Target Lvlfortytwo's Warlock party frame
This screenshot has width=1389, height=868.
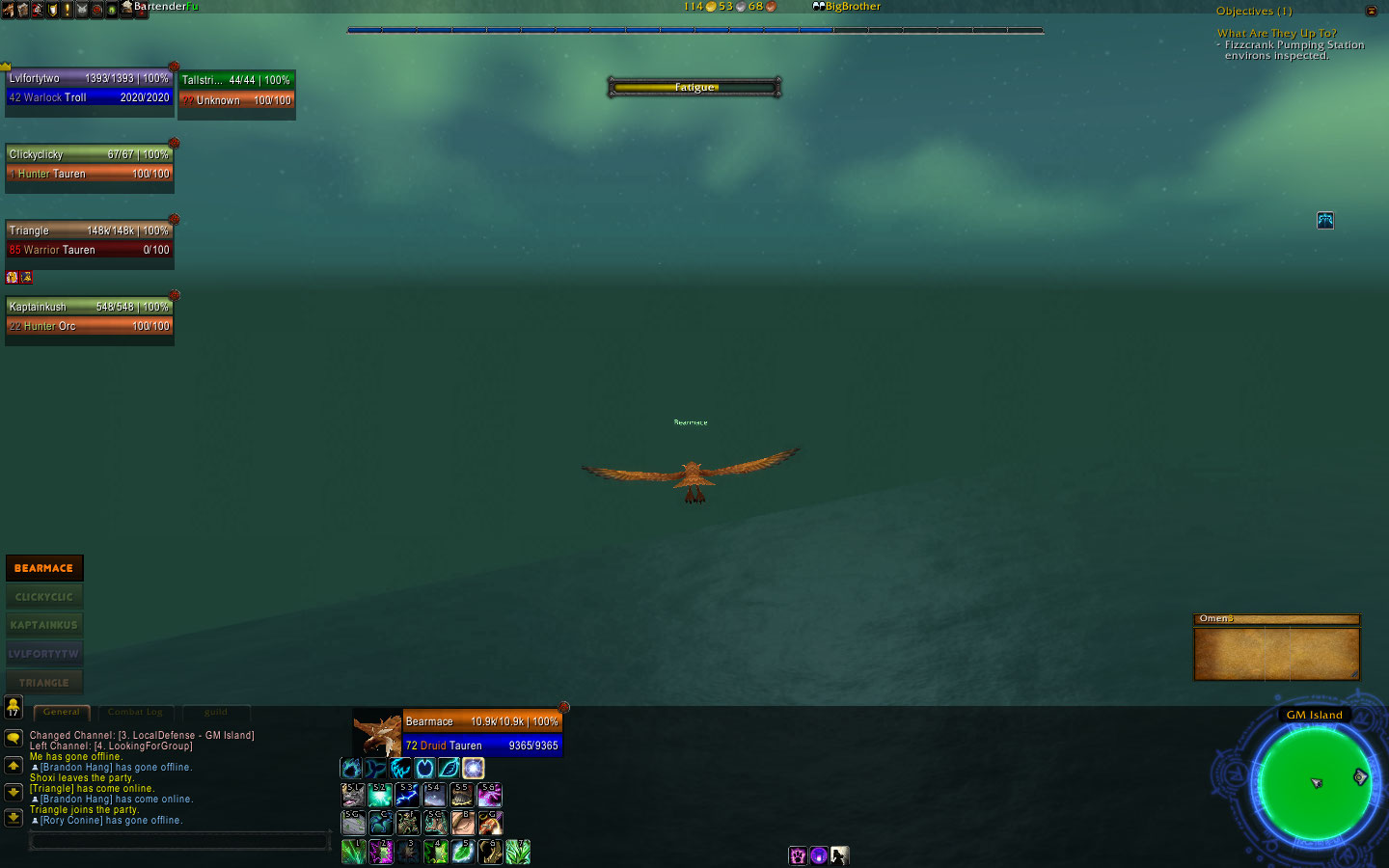[89, 88]
